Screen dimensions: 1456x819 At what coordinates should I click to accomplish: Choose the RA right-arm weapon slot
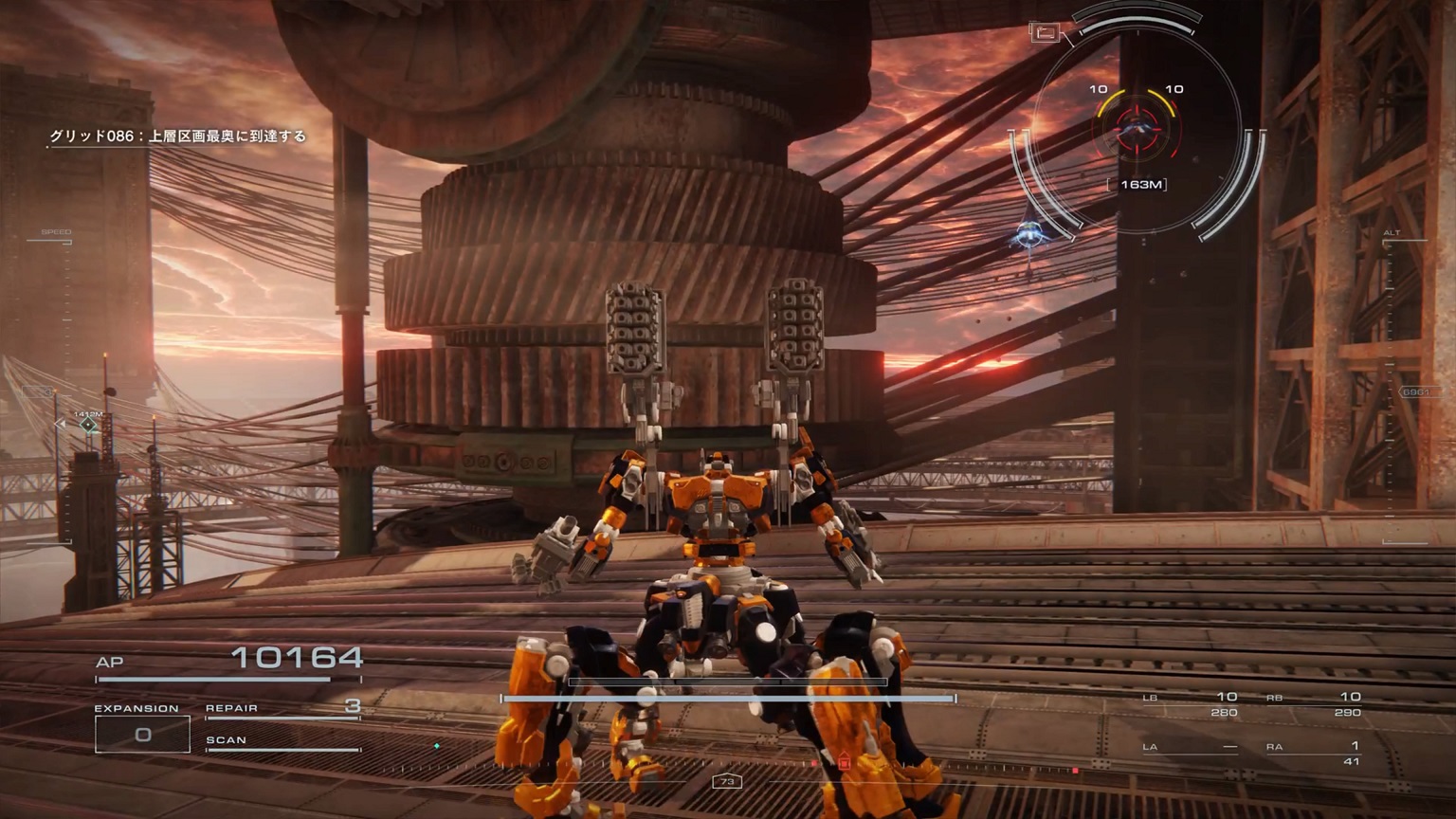pyautogui.click(x=1314, y=753)
